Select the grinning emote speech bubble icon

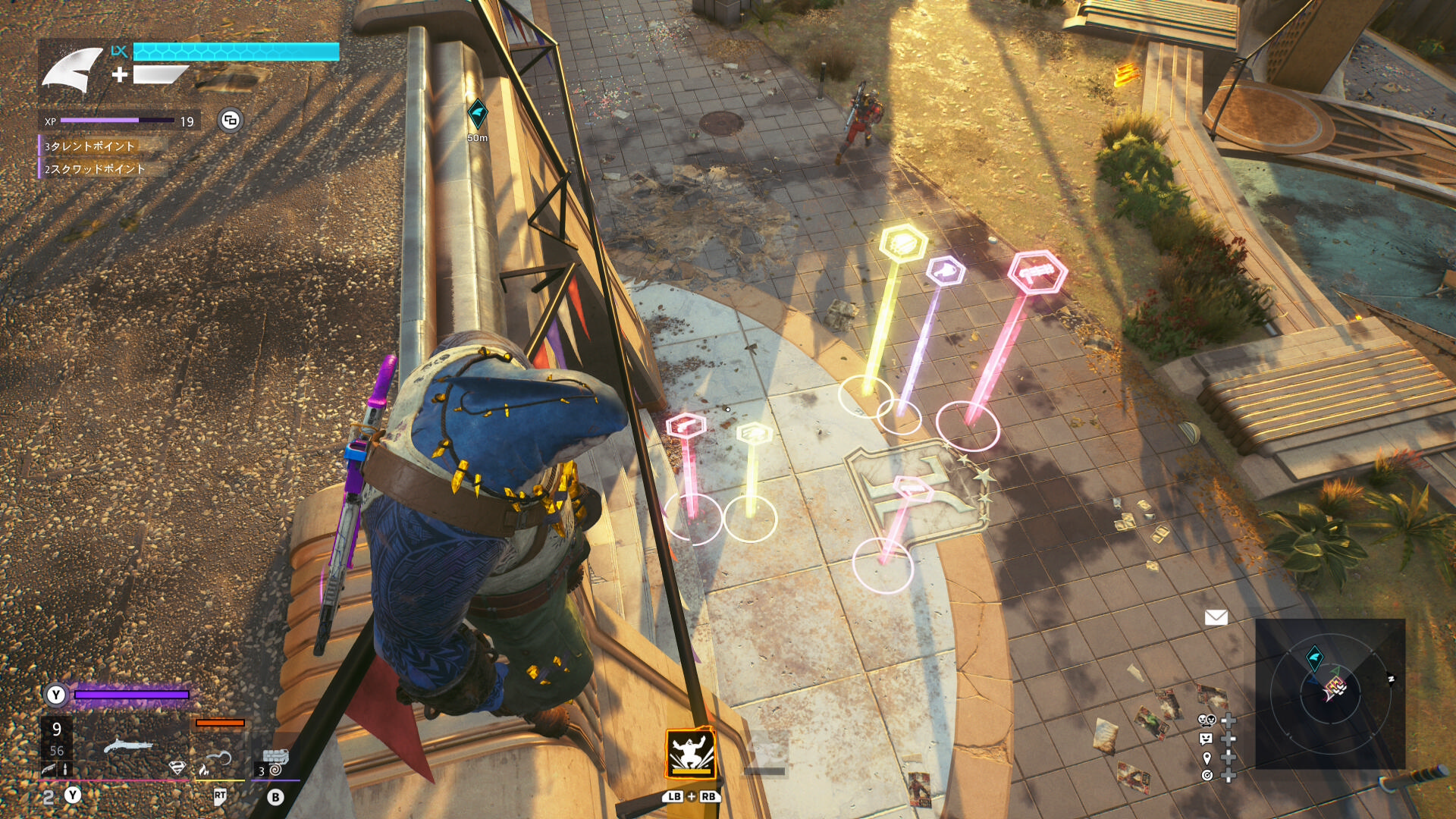pos(1207,739)
